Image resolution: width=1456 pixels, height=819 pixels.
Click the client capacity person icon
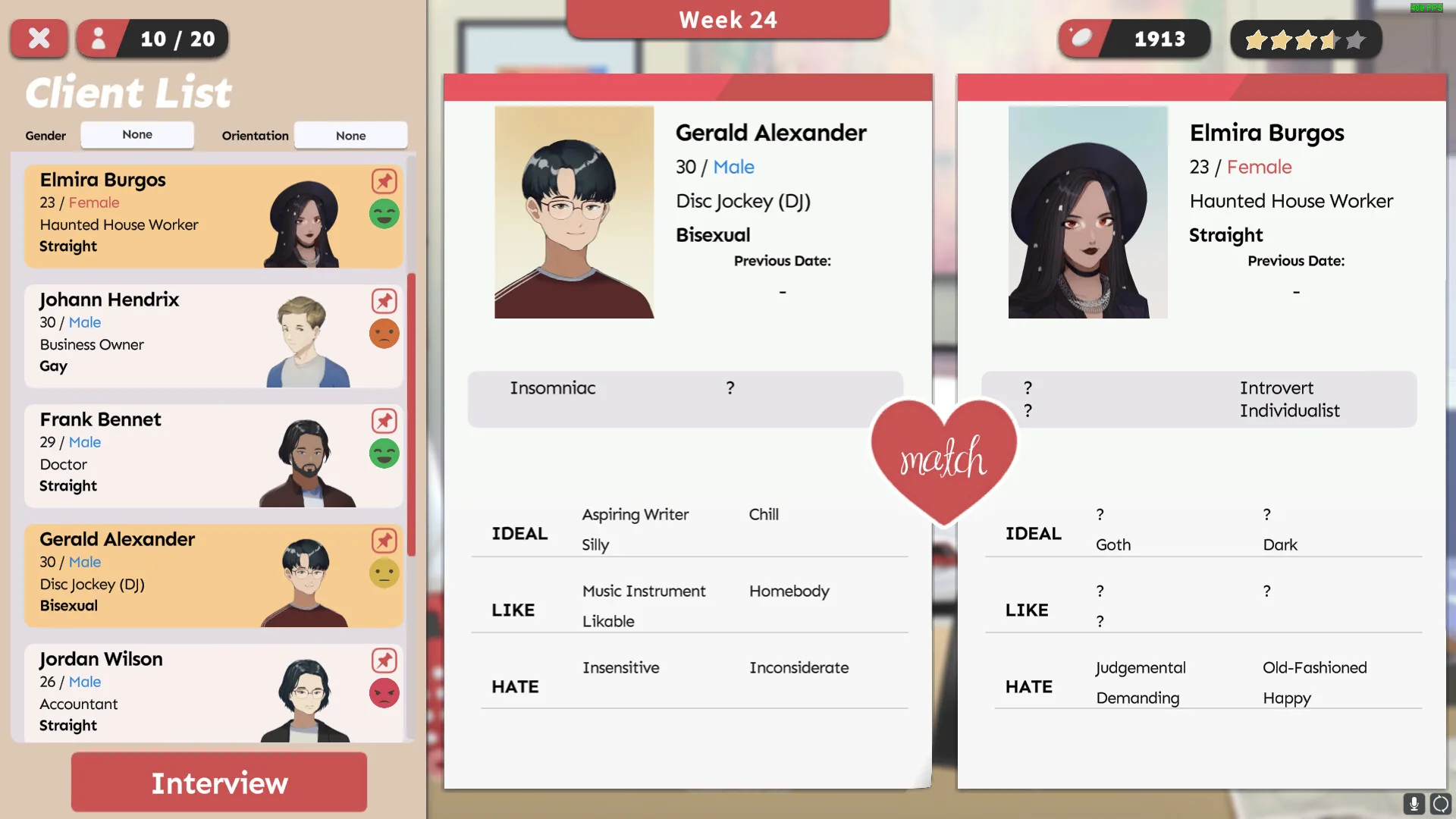pyautogui.click(x=99, y=38)
